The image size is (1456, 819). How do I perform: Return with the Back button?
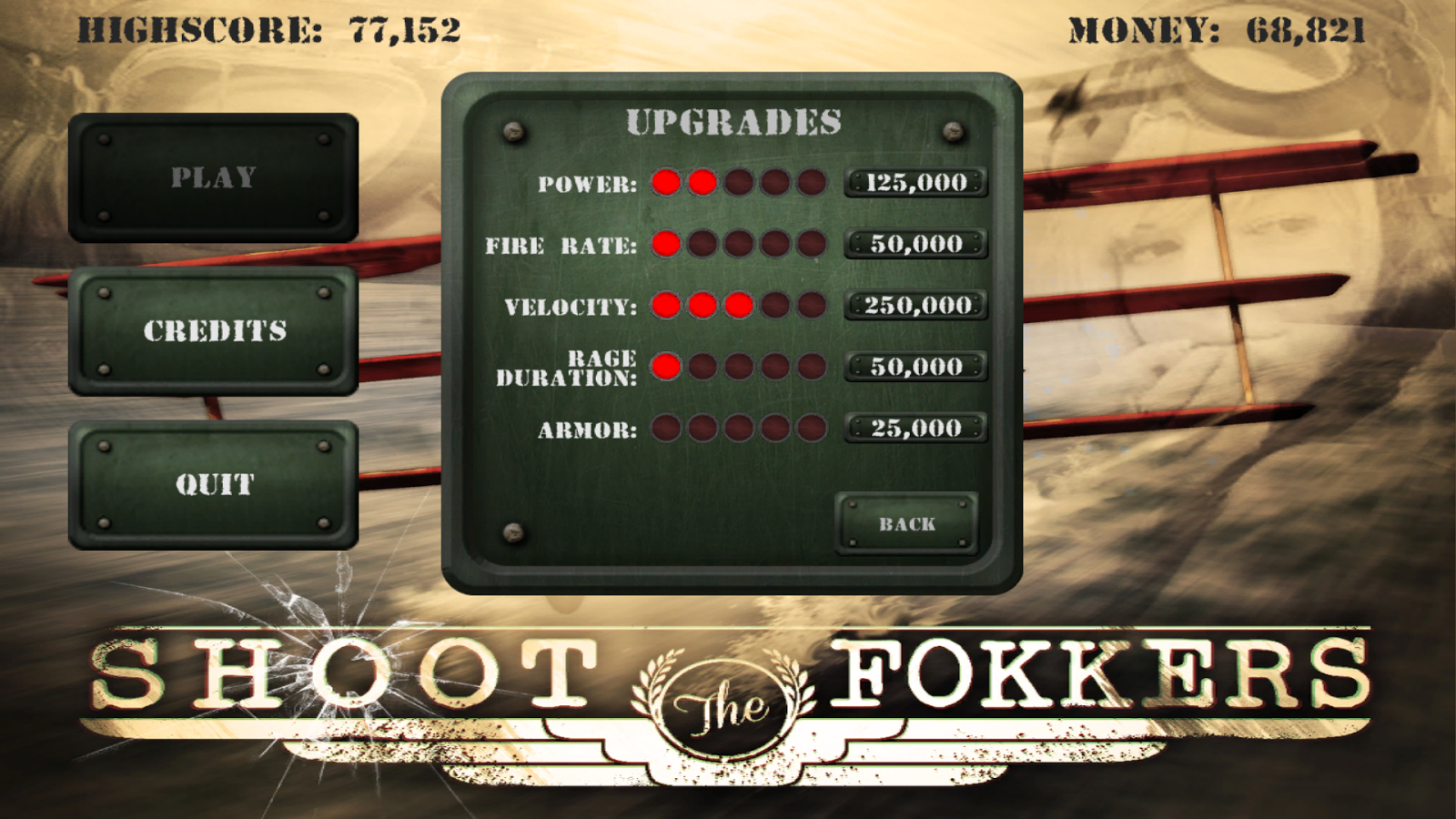905,523
